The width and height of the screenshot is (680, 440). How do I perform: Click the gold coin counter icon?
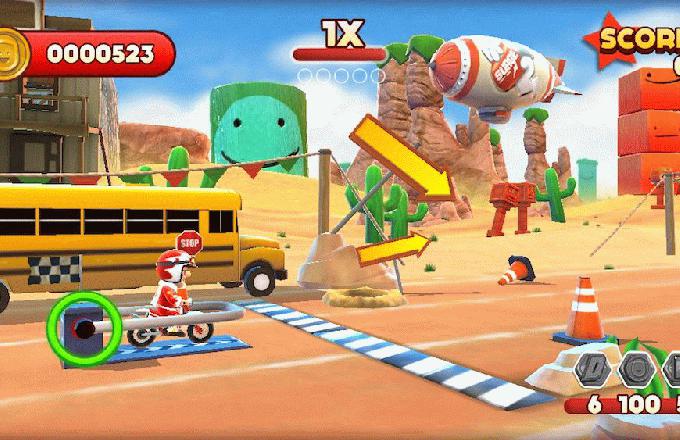pyautogui.click(x=13, y=50)
